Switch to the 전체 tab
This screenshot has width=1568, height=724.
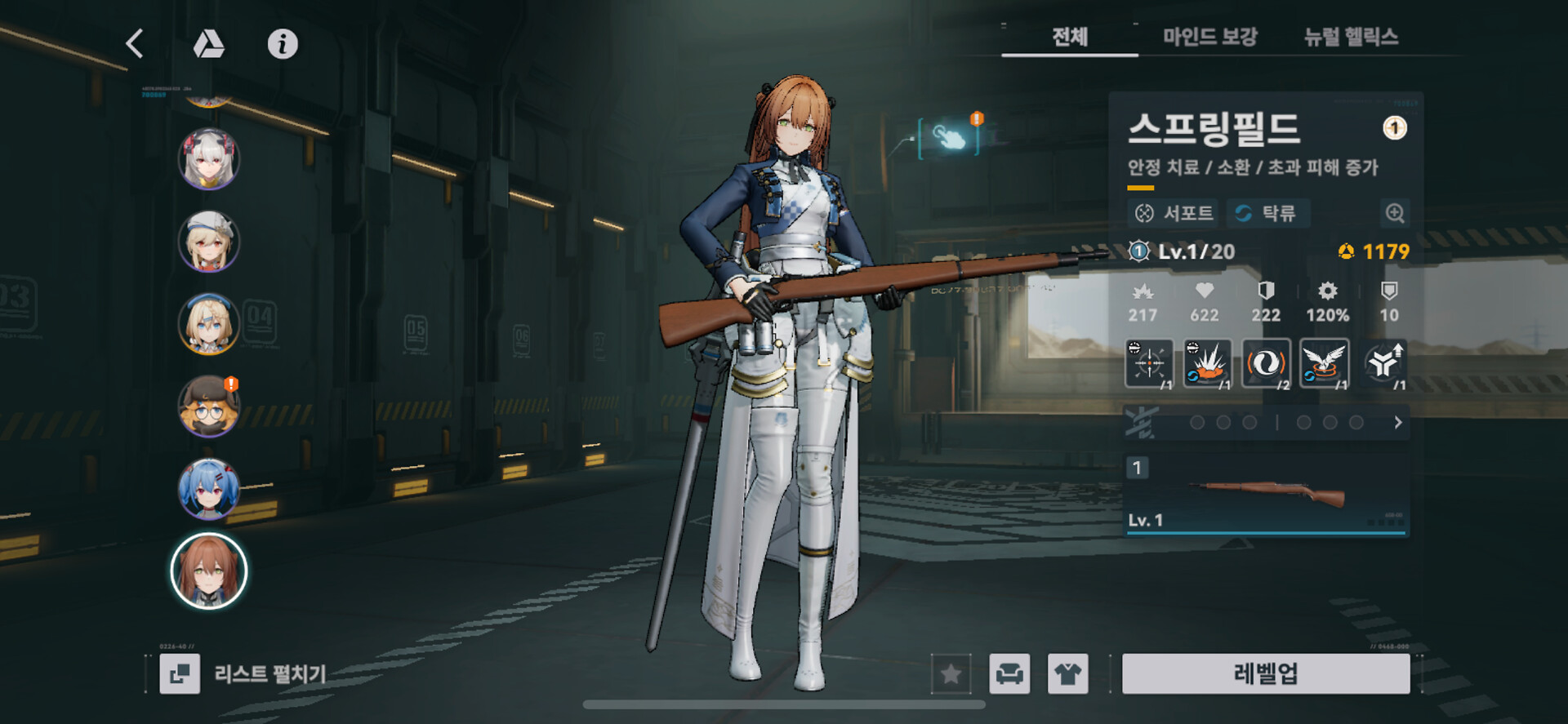(1069, 37)
